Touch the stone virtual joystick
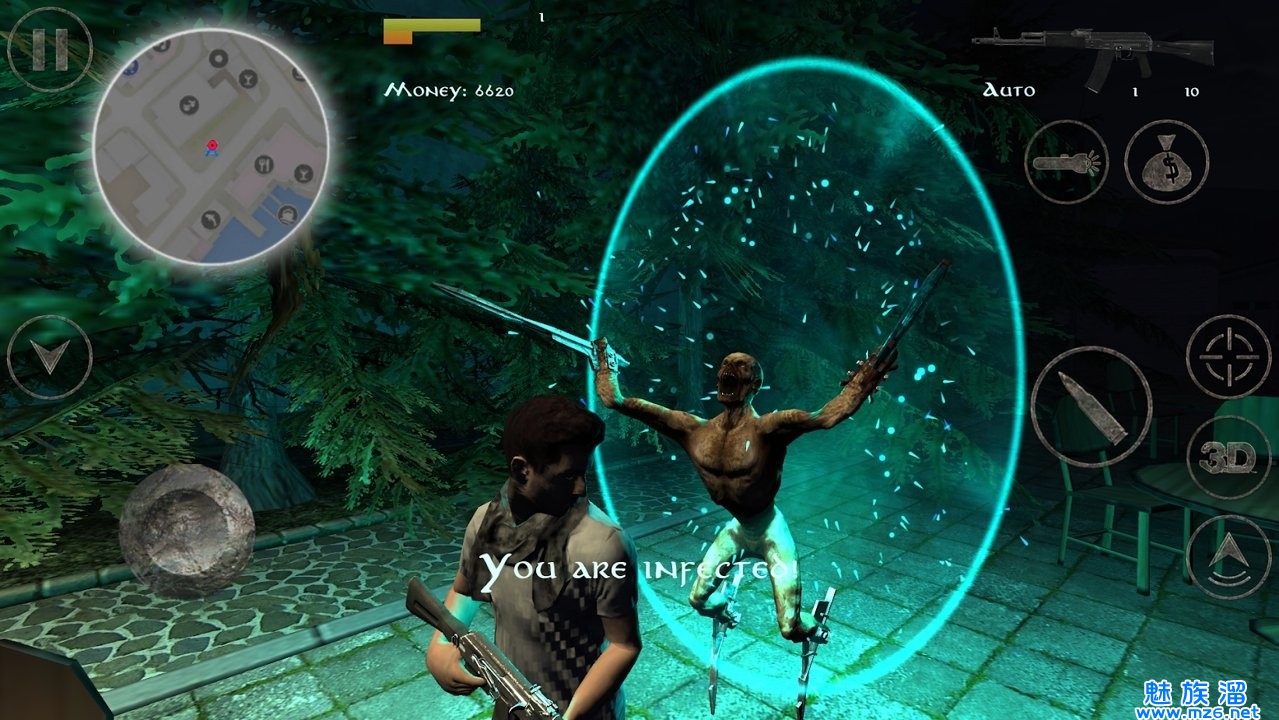This screenshot has height=720, width=1279. pos(187,528)
